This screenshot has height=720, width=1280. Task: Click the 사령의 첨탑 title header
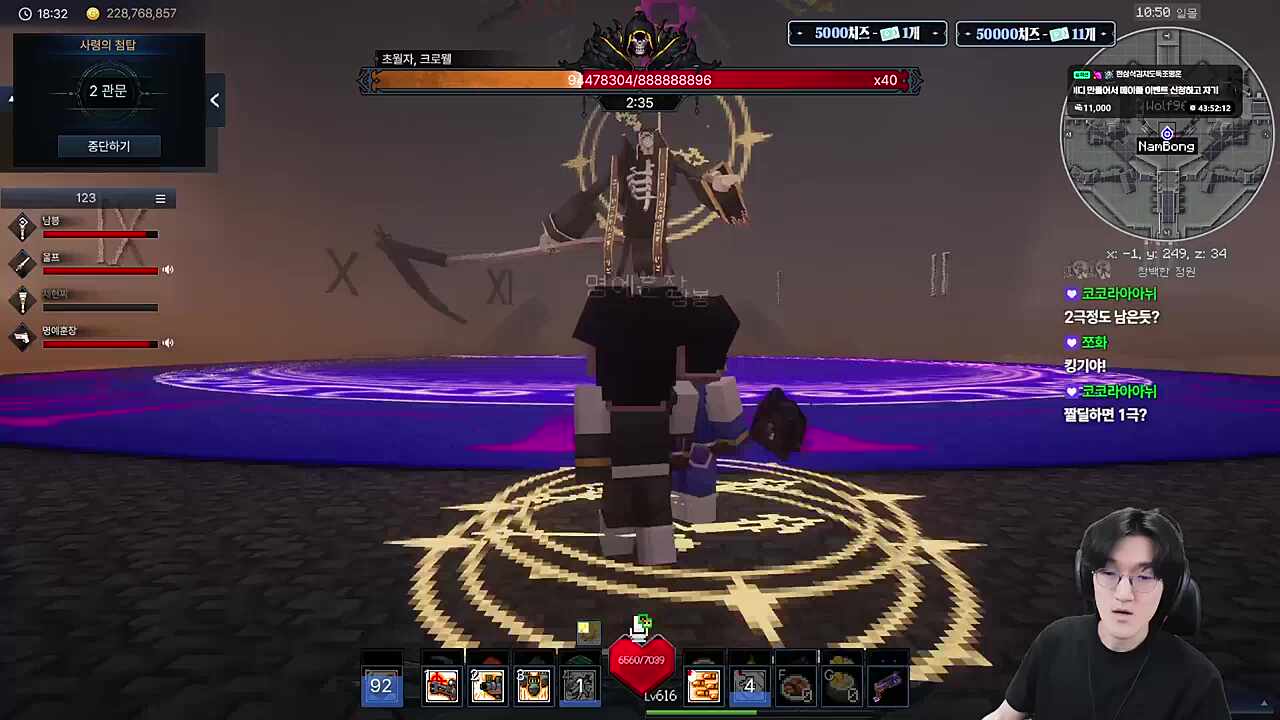(x=108, y=44)
